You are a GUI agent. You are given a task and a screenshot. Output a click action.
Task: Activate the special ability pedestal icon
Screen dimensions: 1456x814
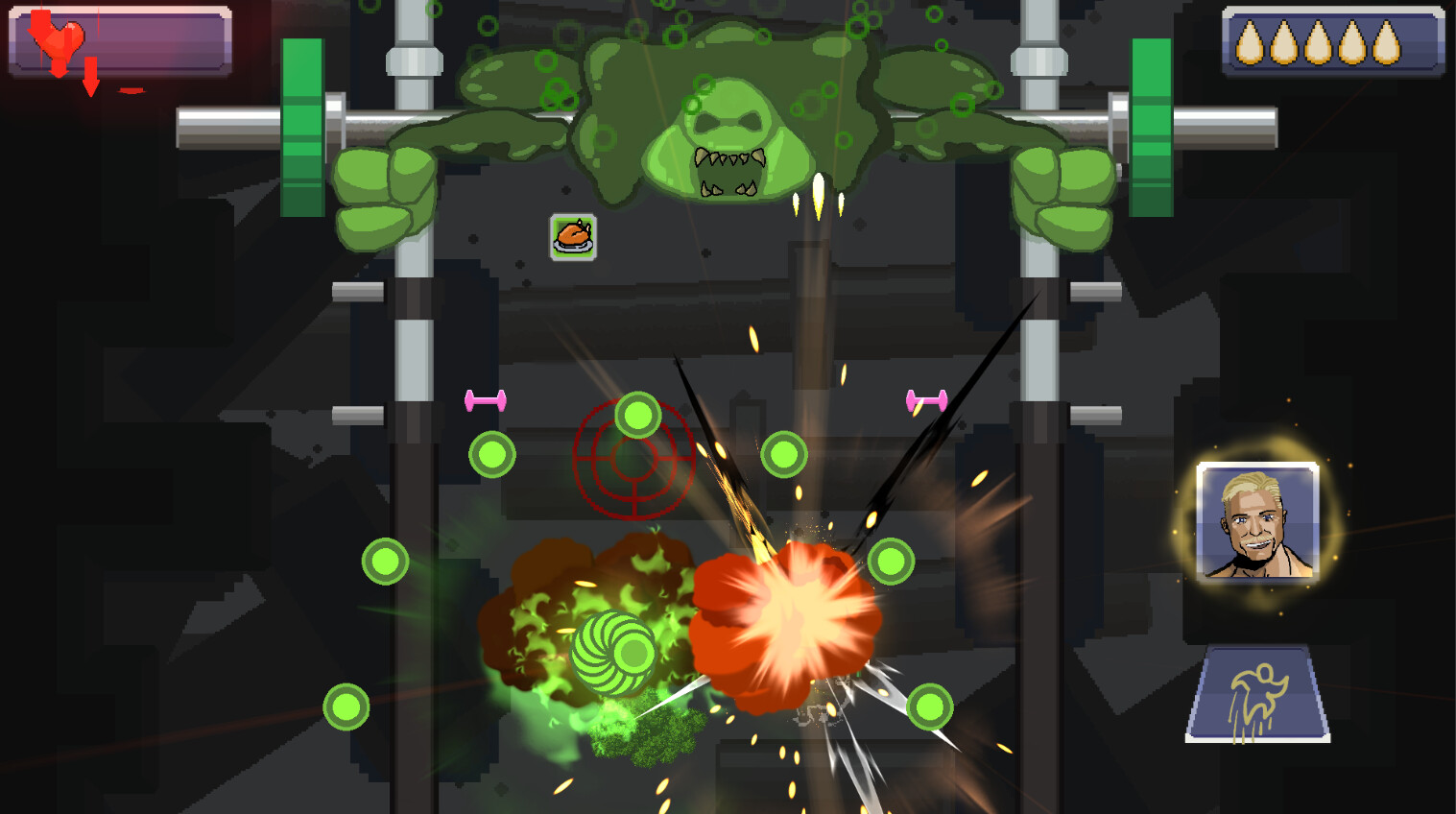point(1261,693)
